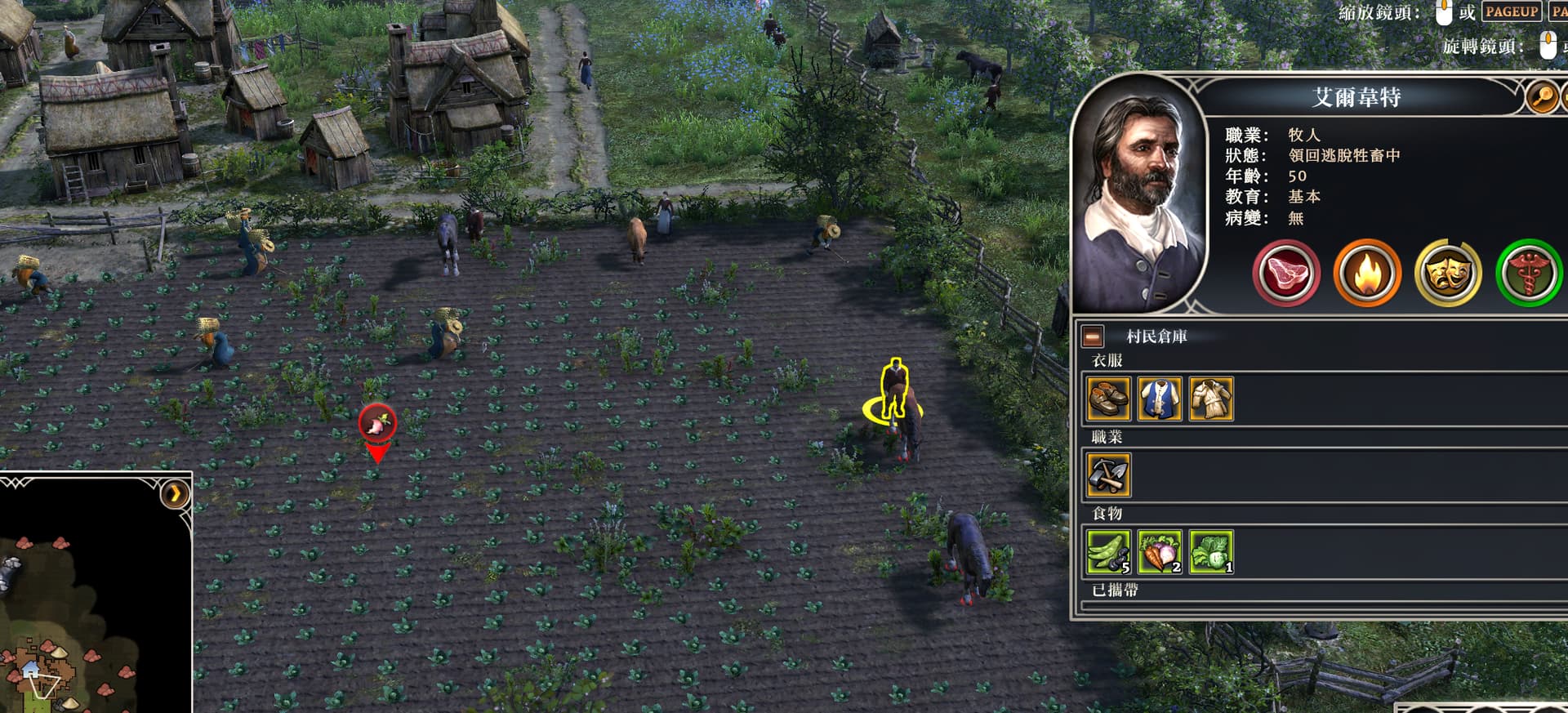The width and height of the screenshot is (1568, 713).
Task: Select the leather shoes clothing slot
Action: pos(1108,399)
